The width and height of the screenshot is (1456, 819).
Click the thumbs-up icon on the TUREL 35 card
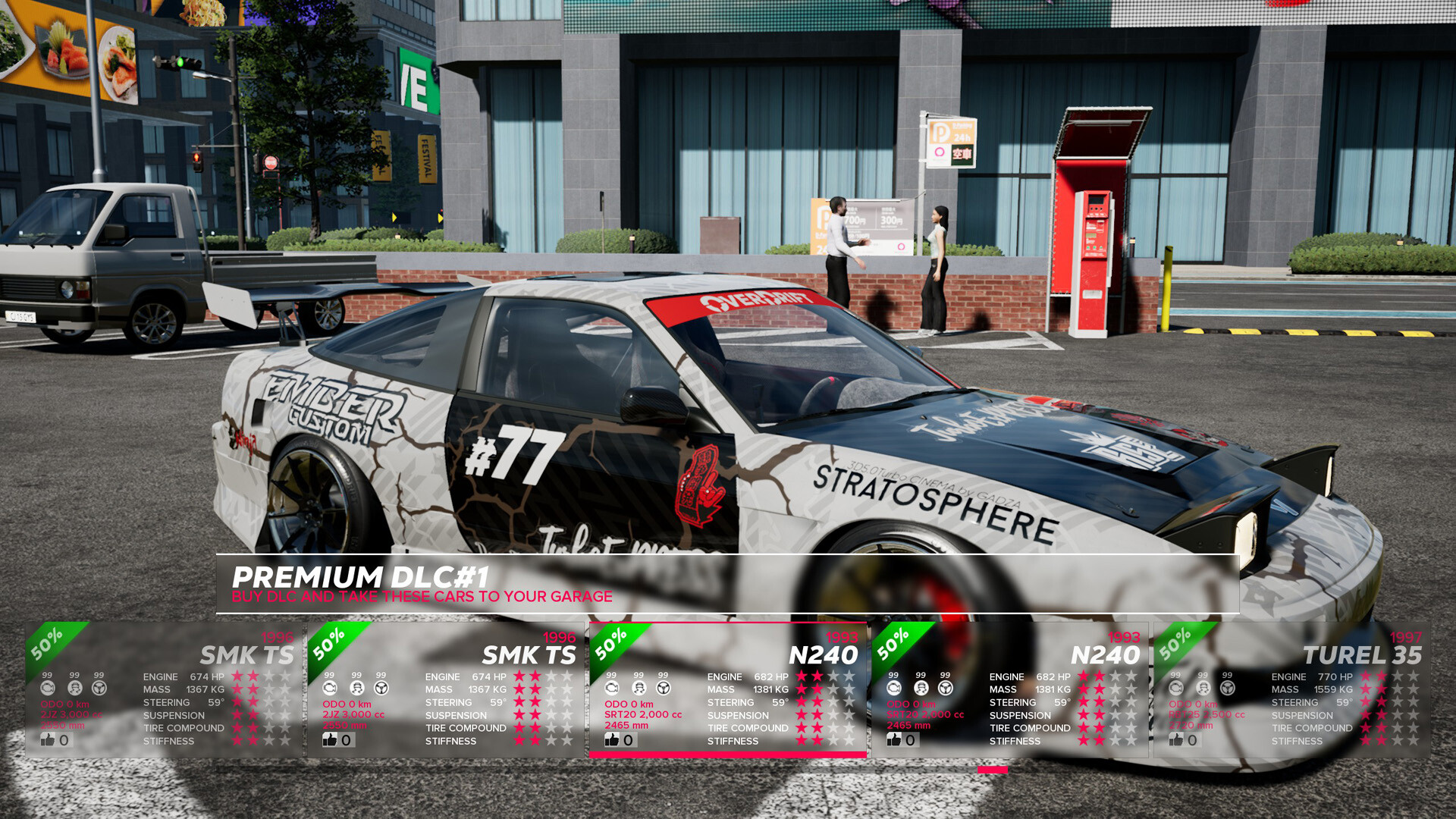pyautogui.click(x=1178, y=741)
